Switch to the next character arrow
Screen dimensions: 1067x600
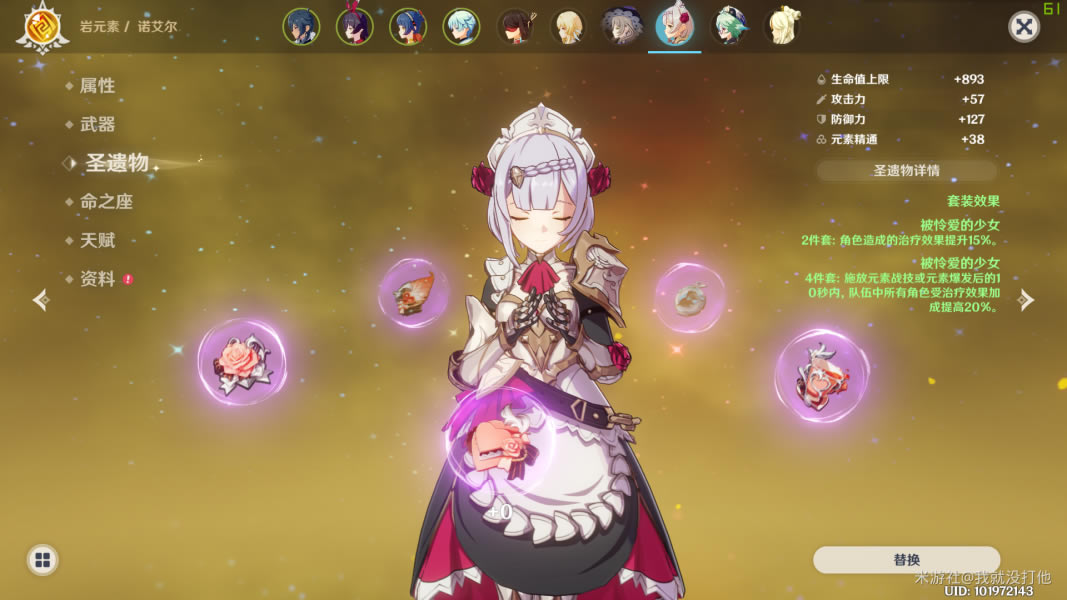[x=1026, y=300]
